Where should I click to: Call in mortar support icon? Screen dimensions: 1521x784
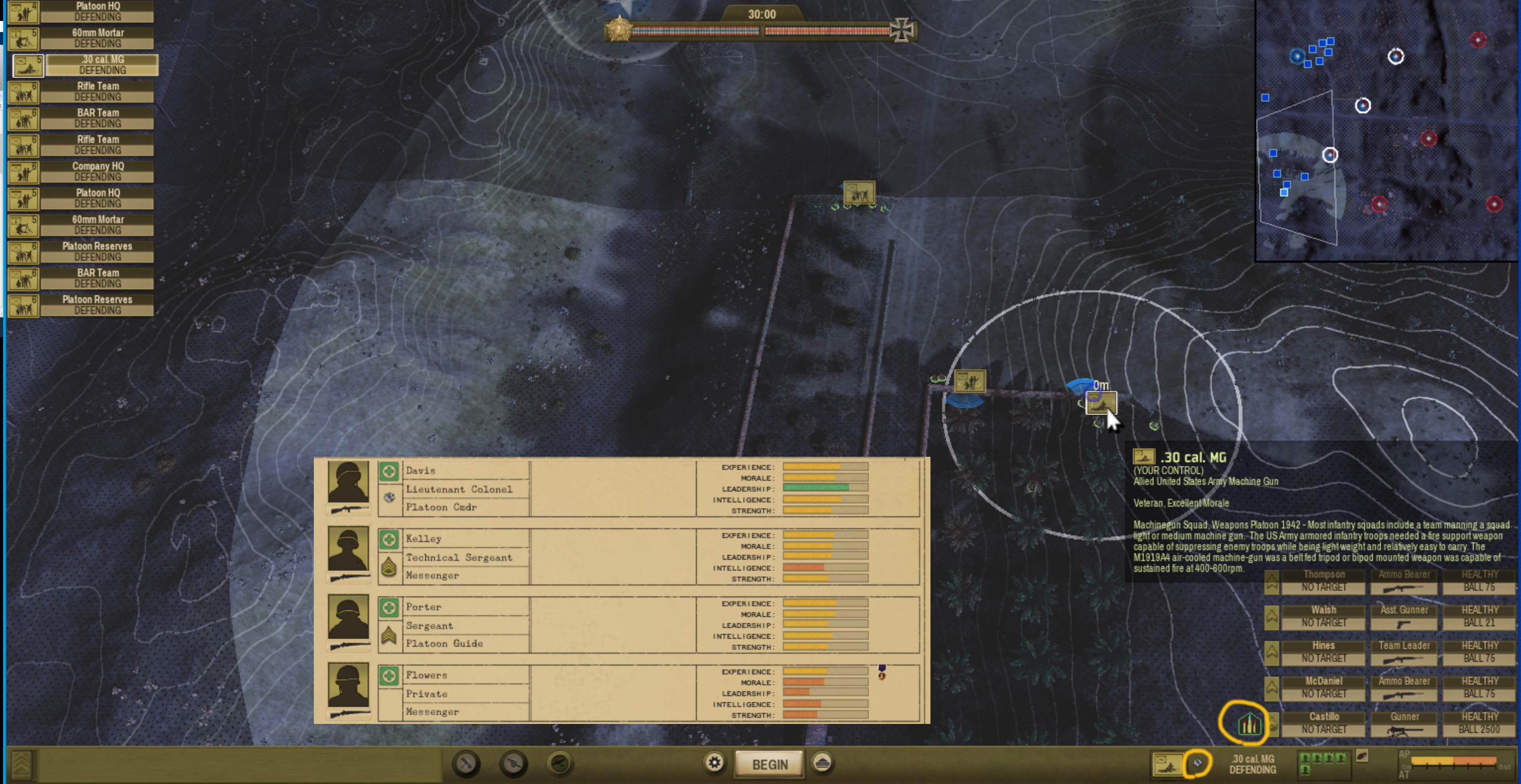tap(466, 763)
